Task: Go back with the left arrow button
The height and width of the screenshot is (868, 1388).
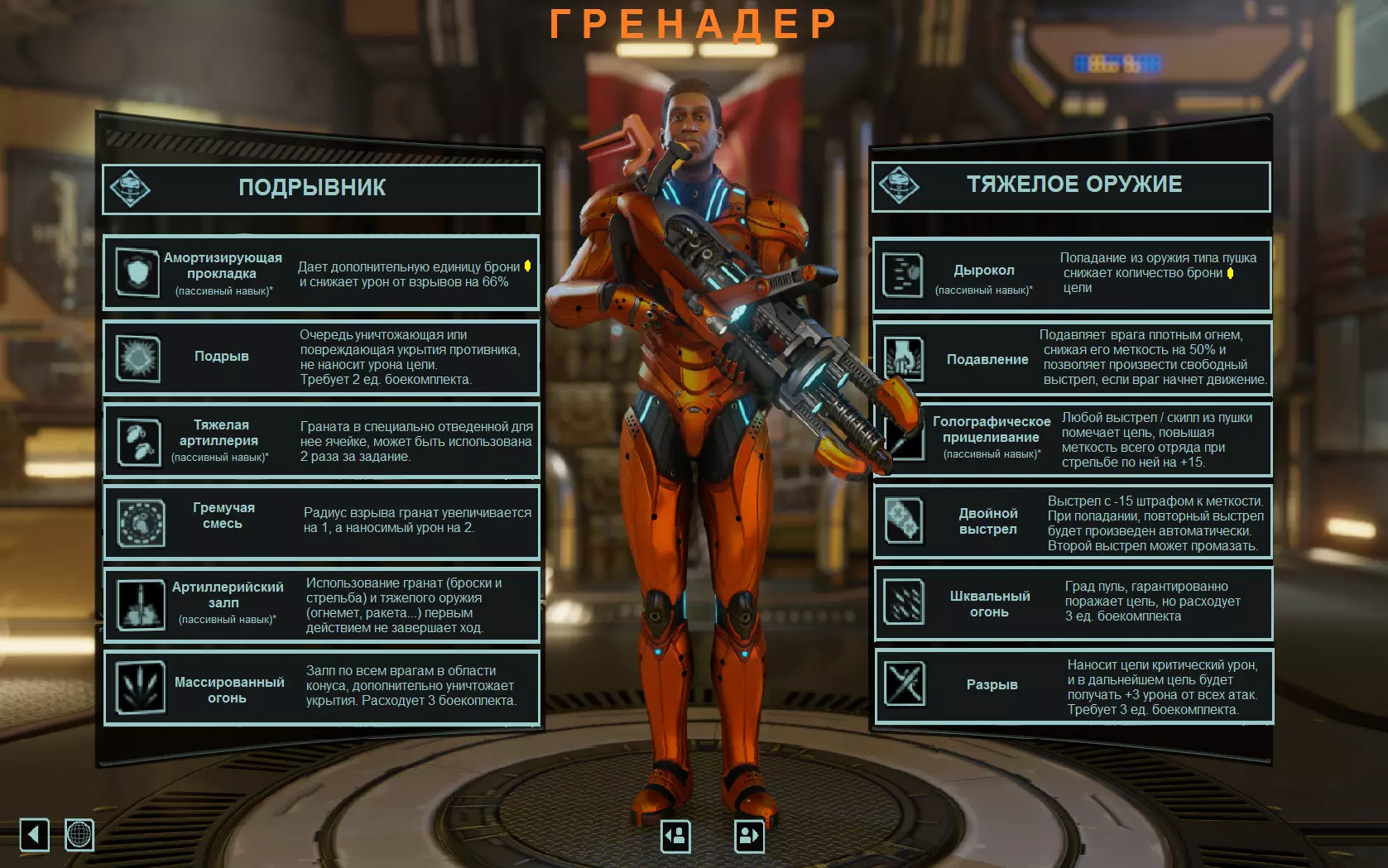Action: (35, 834)
